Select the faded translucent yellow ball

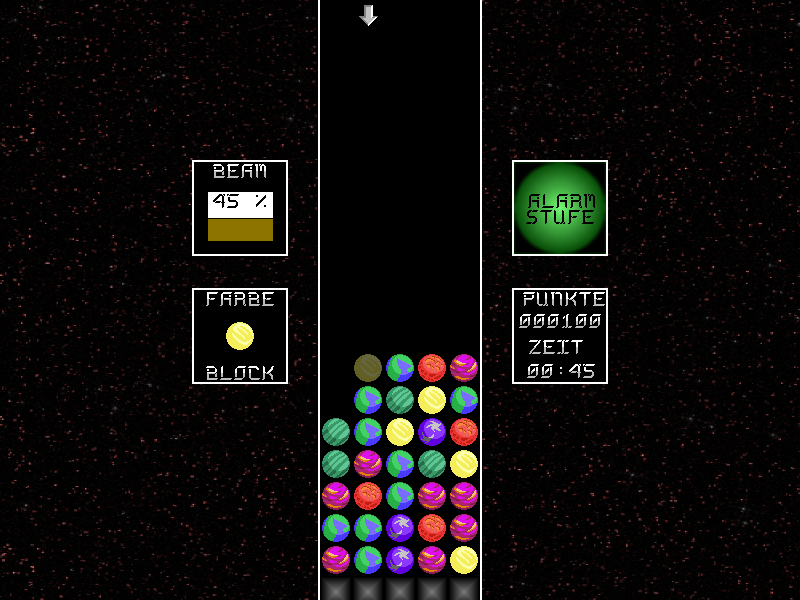coord(368,368)
